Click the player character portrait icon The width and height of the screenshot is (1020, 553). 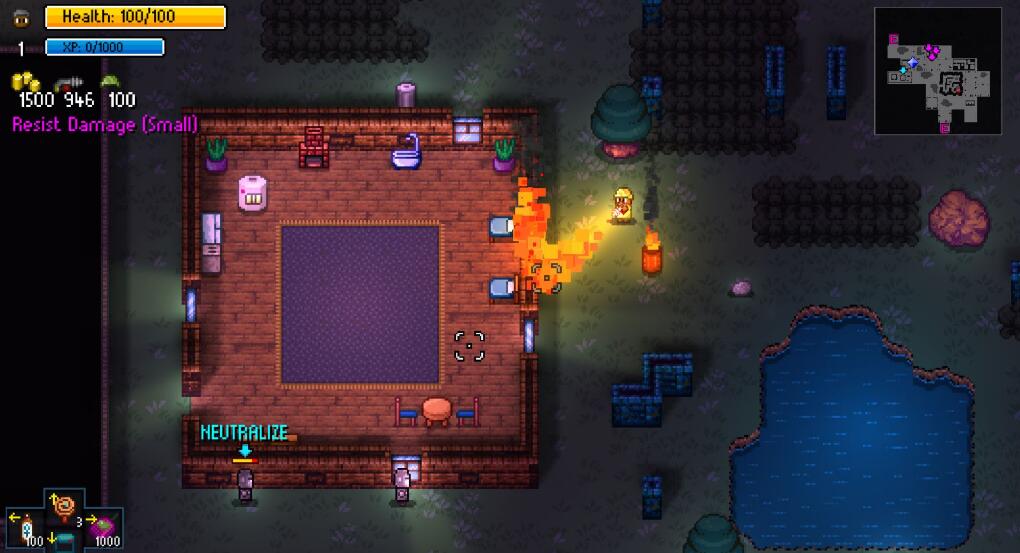point(21,17)
